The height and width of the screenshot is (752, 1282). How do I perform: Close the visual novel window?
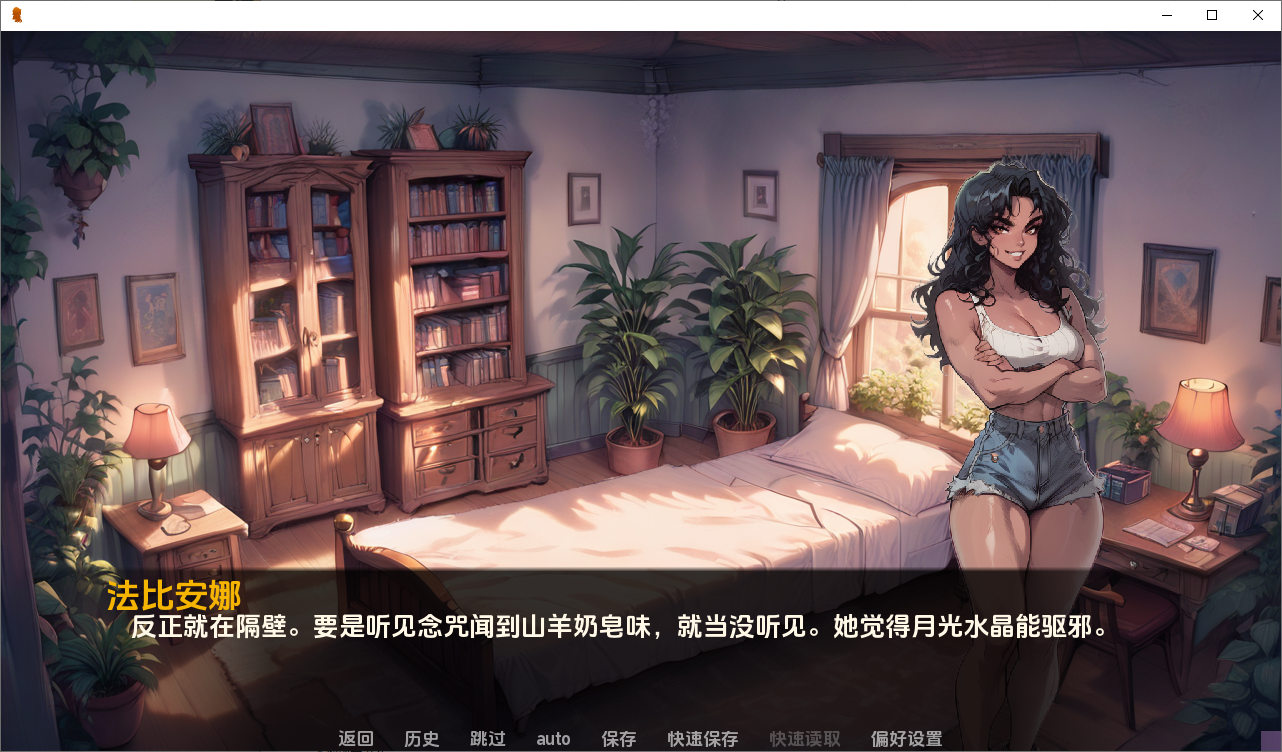pos(1257,15)
